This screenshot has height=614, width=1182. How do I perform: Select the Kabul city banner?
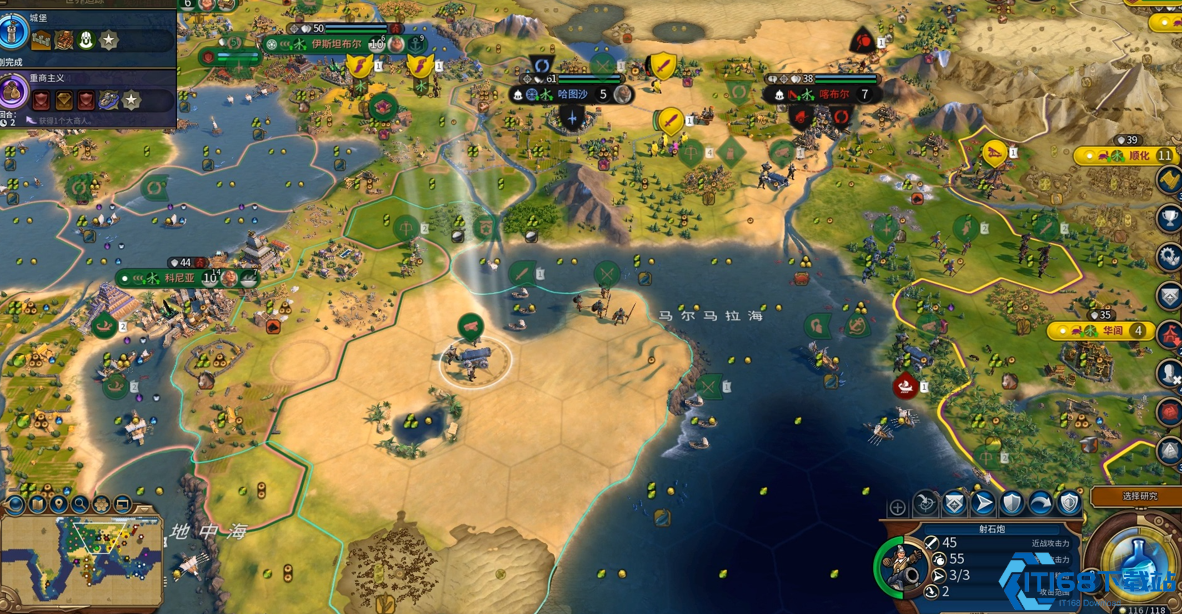pyautogui.click(x=834, y=94)
